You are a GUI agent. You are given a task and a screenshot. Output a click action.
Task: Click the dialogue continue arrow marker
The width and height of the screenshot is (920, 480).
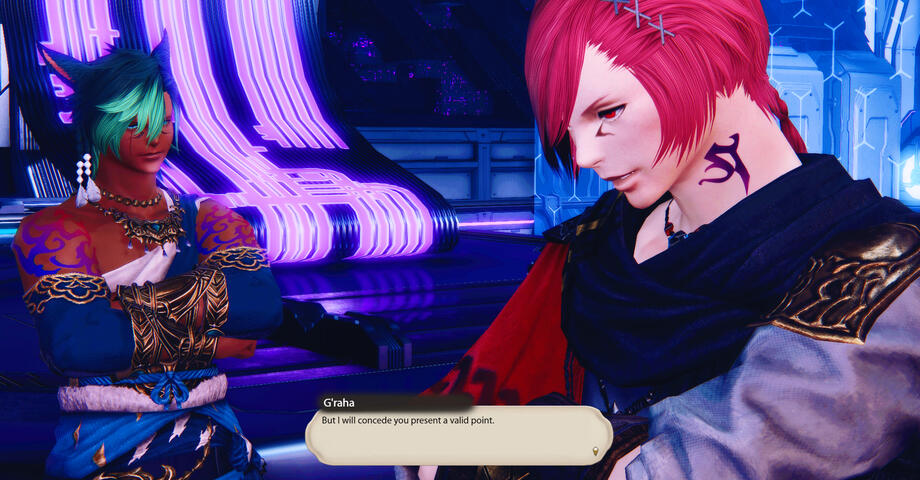click(597, 451)
